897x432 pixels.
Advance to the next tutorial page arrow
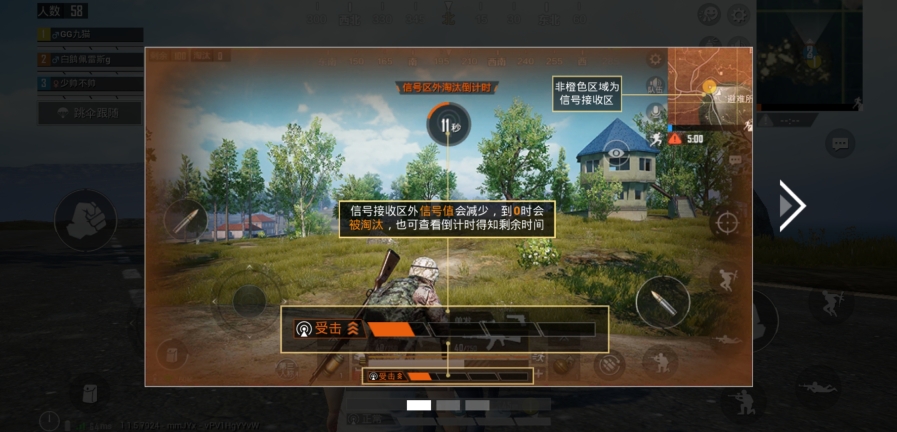point(791,206)
